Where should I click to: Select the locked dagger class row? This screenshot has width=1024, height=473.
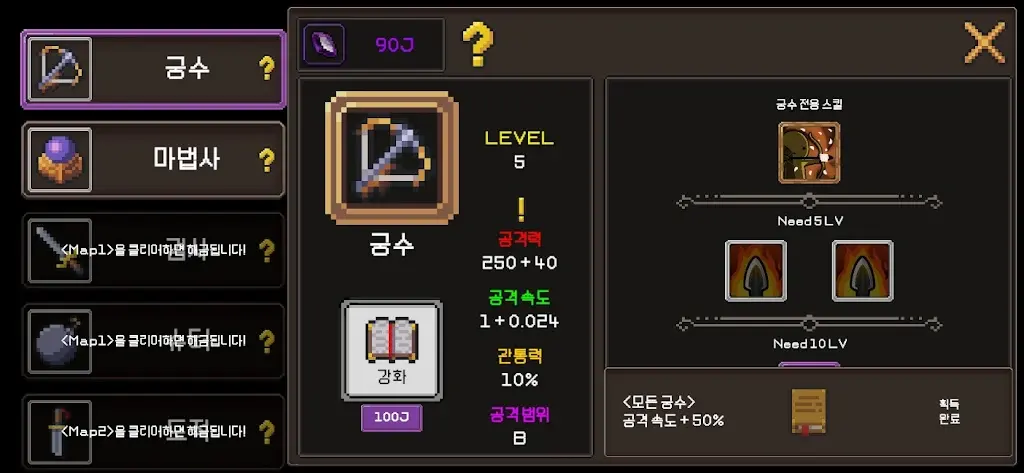(152, 432)
